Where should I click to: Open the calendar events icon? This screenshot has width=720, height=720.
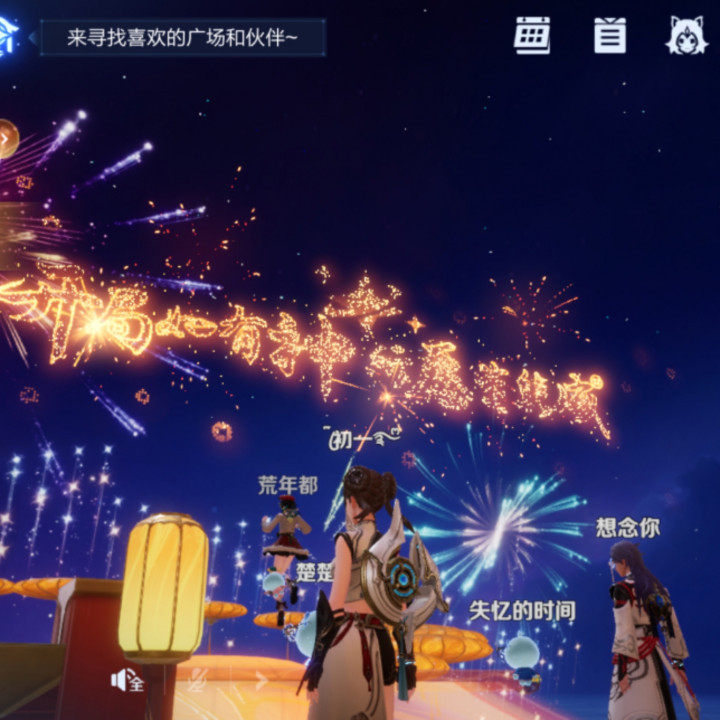532,36
